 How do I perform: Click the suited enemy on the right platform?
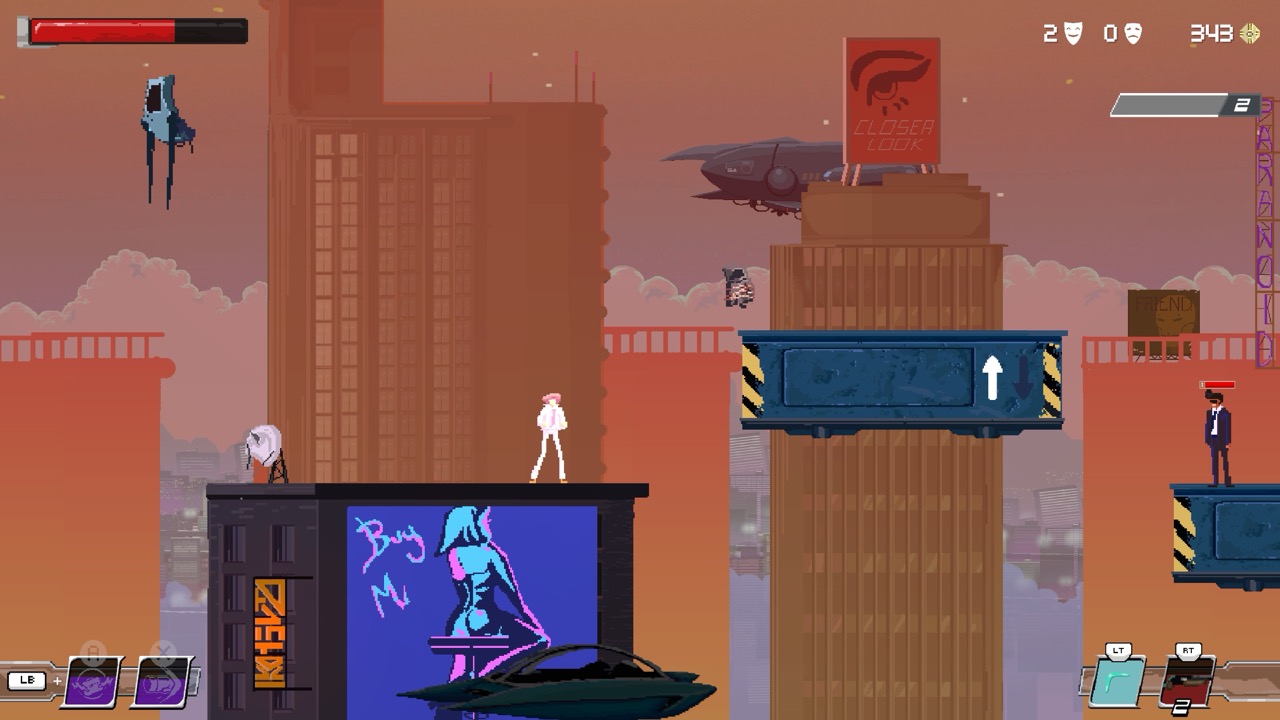click(1219, 440)
